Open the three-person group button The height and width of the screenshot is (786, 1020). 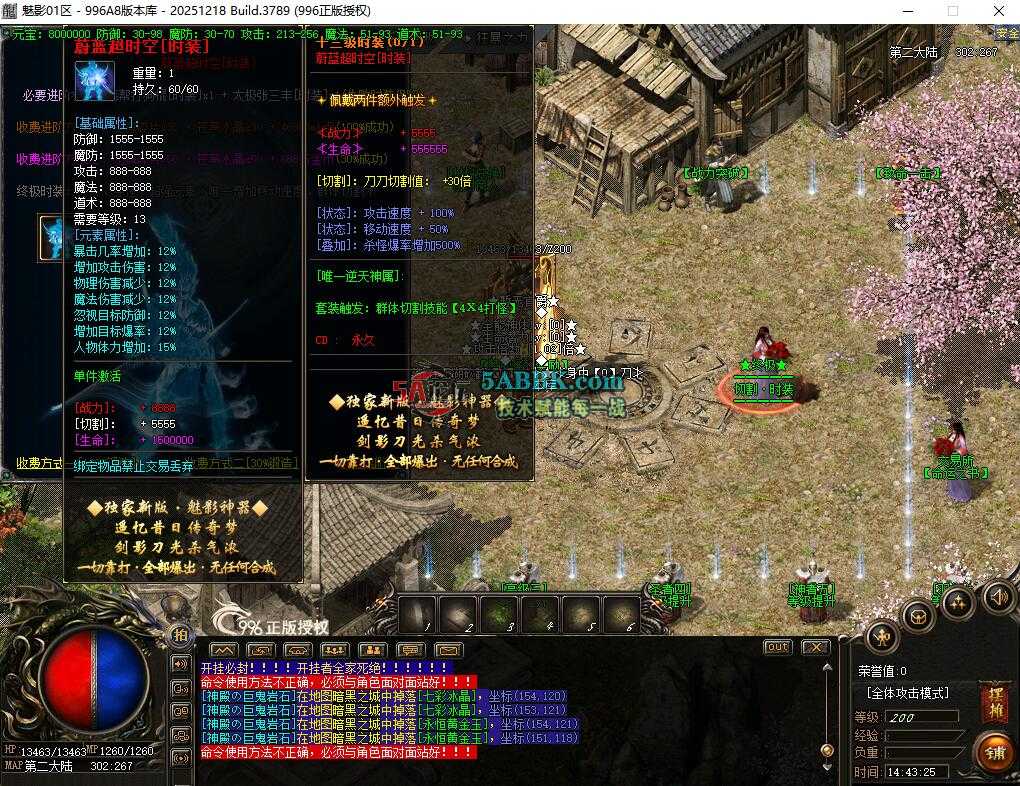tap(336, 650)
